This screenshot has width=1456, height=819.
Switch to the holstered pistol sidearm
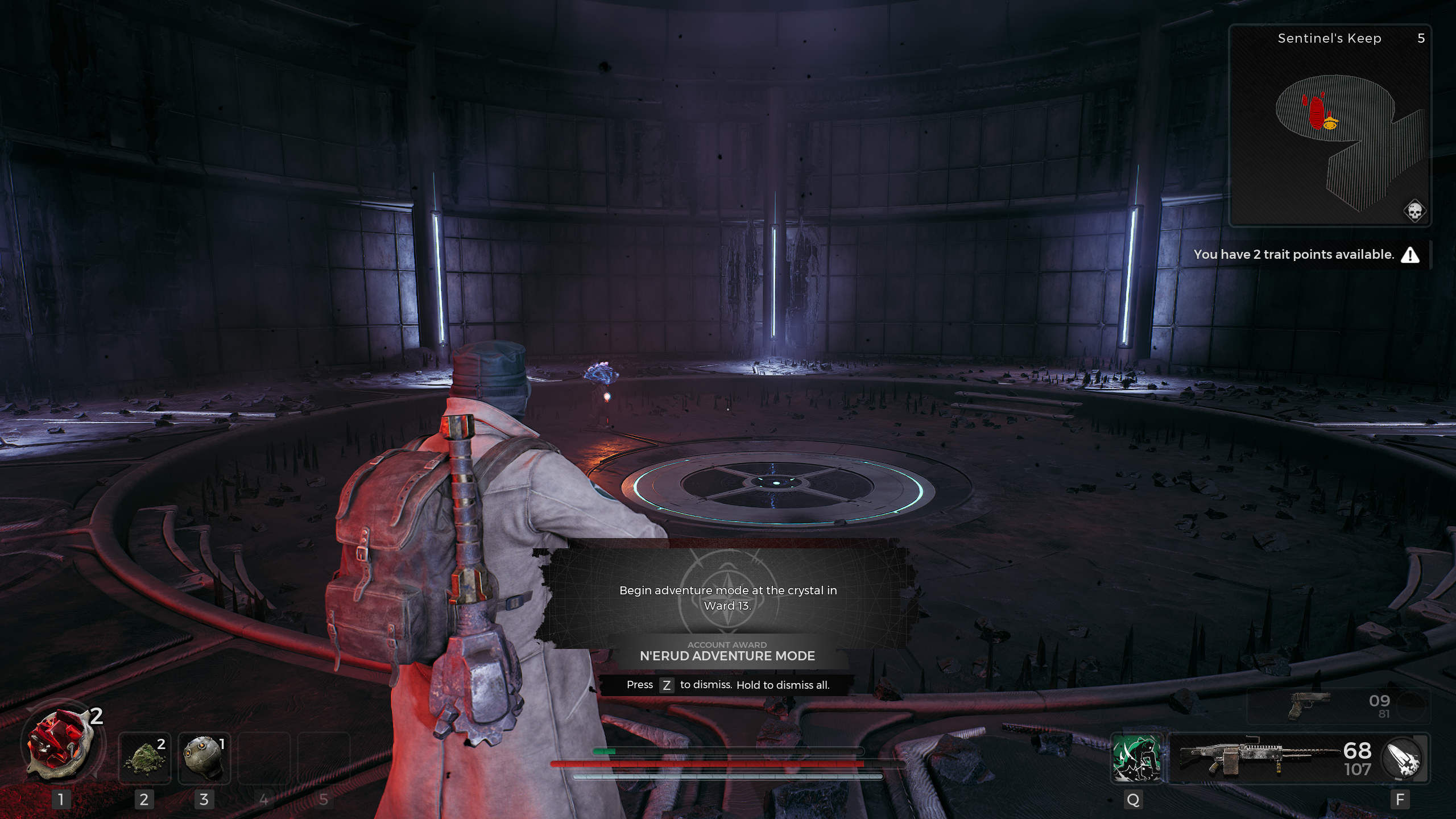tap(1308, 706)
